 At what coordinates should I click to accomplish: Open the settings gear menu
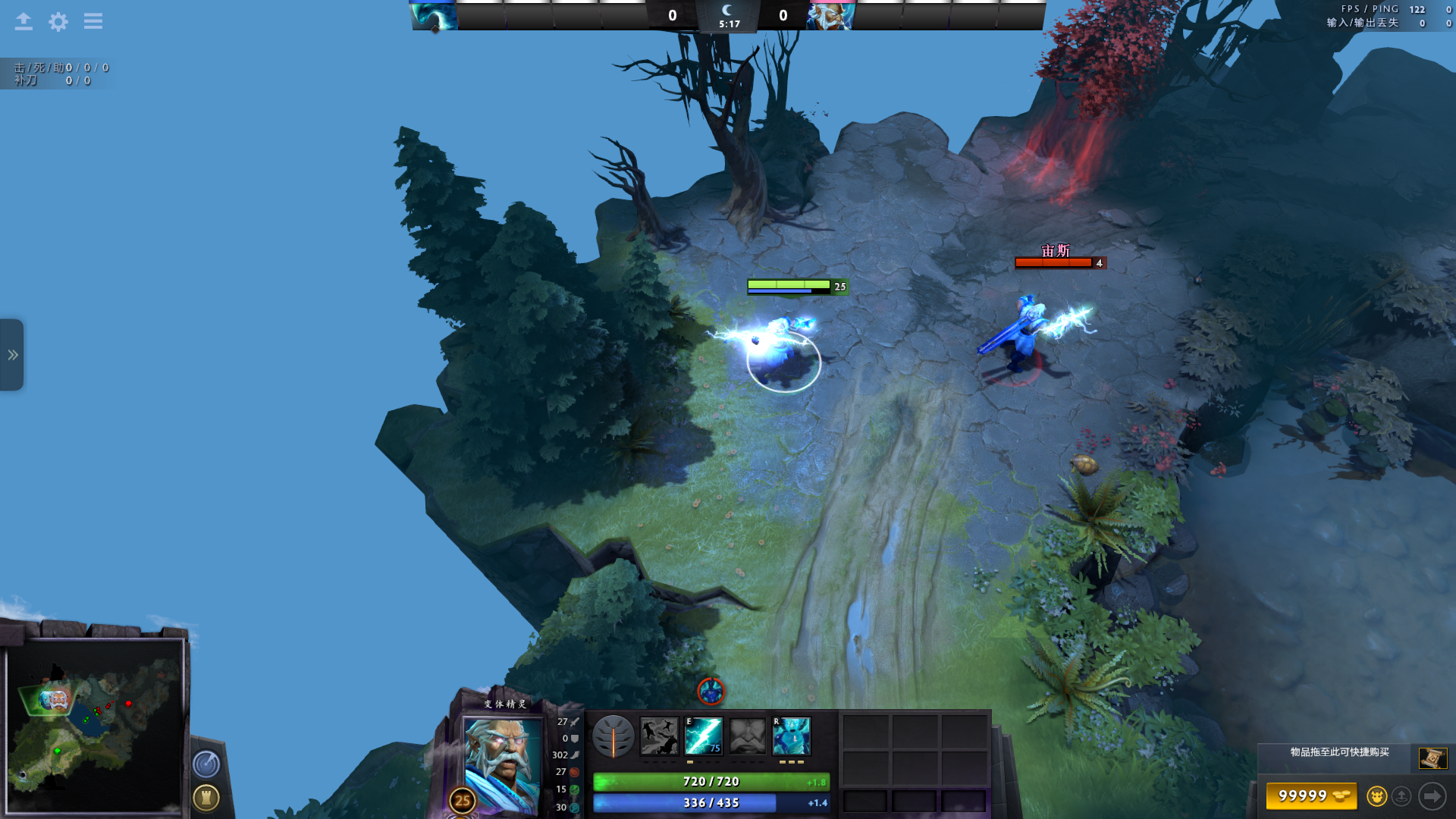(58, 22)
